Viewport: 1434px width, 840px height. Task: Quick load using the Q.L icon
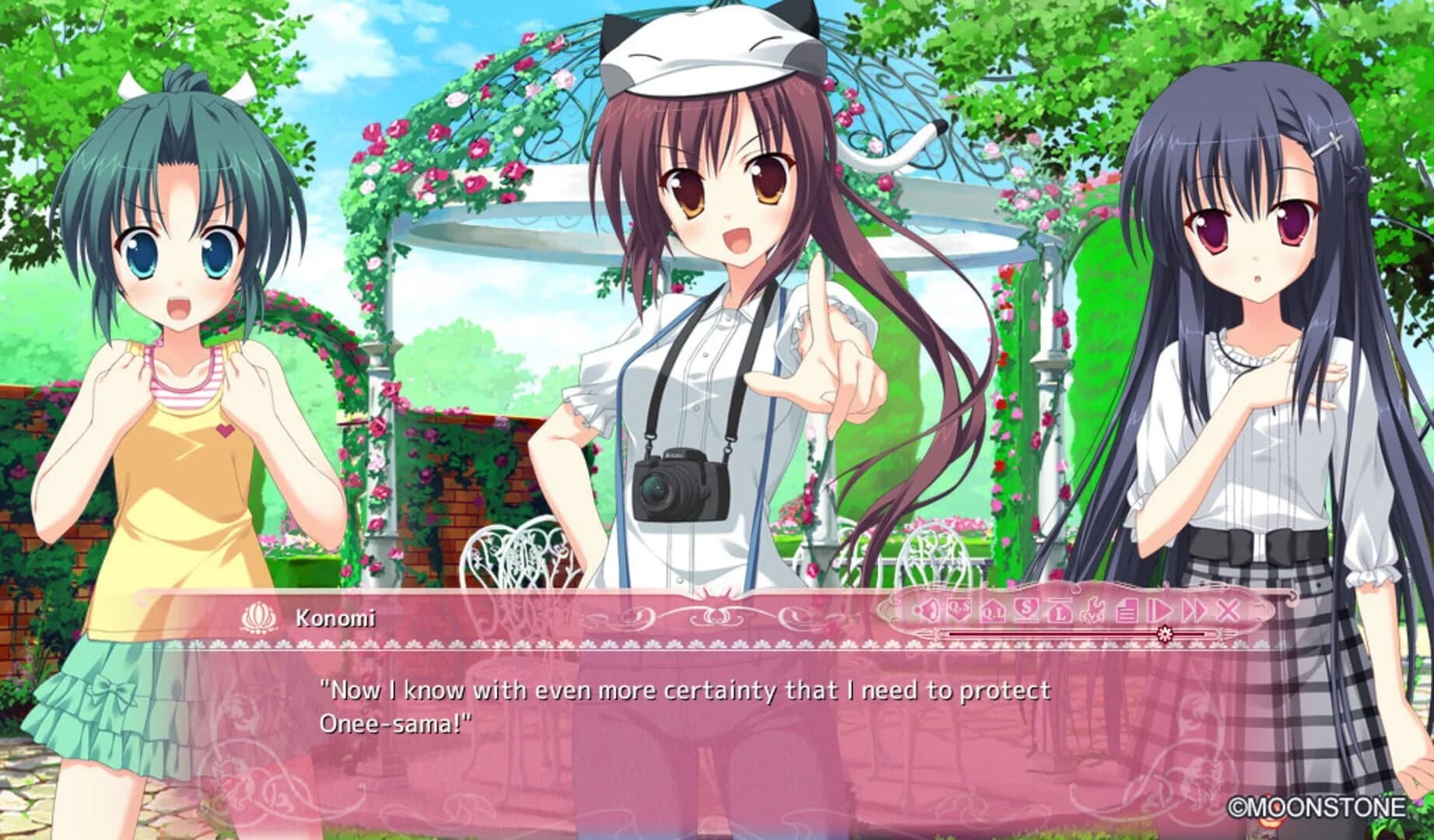(993, 613)
